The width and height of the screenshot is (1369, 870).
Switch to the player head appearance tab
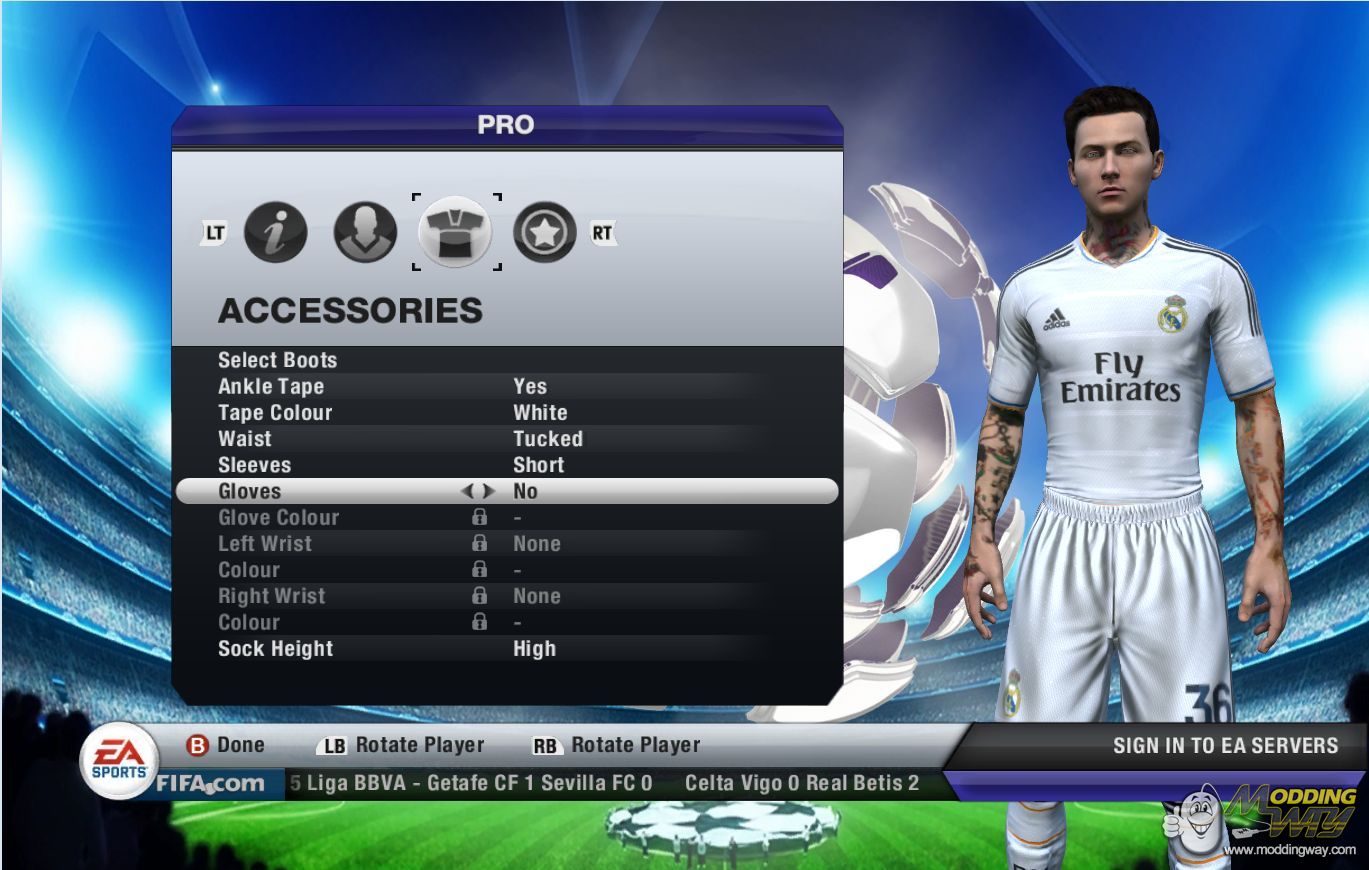point(364,233)
